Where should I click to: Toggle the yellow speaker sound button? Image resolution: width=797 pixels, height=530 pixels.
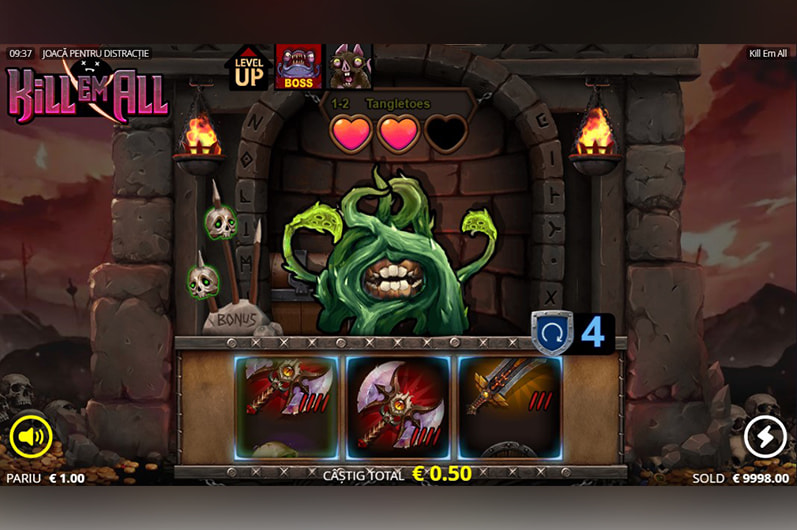pyautogui.click(x=31, y=437)
